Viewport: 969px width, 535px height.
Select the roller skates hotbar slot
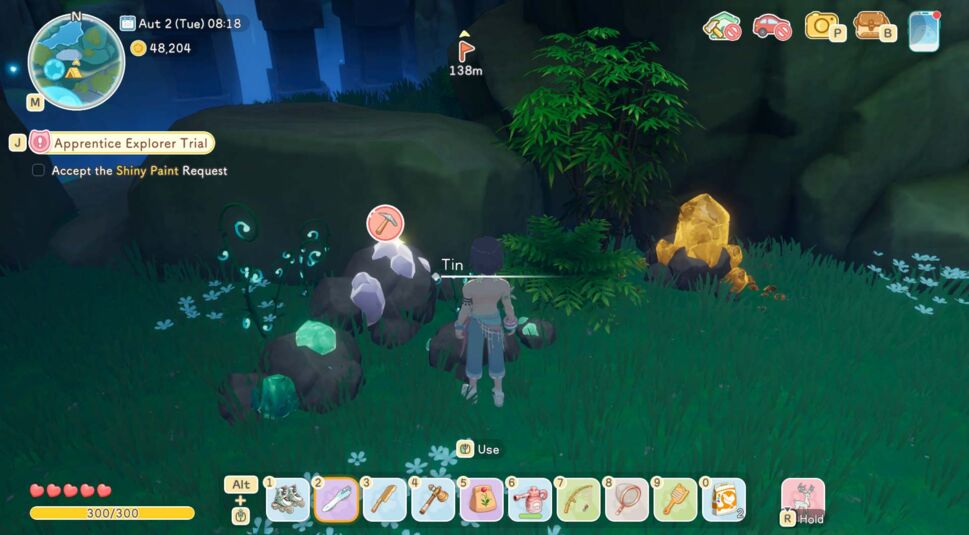[288, 499]
